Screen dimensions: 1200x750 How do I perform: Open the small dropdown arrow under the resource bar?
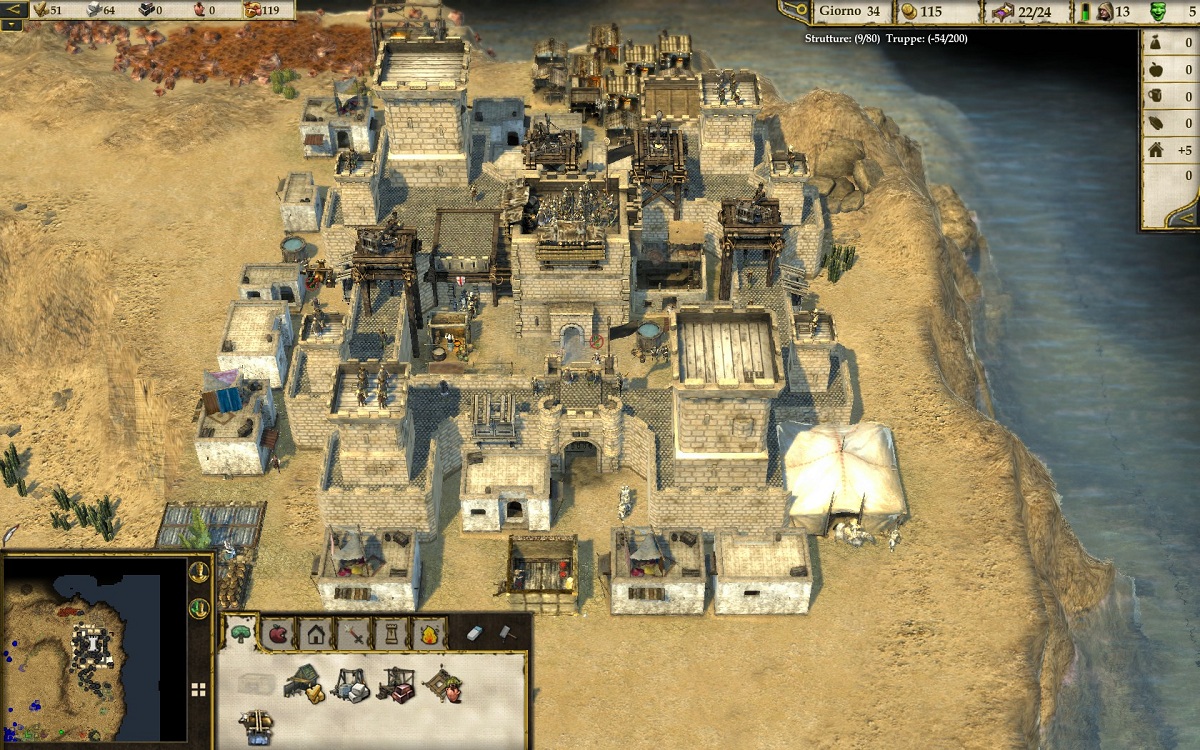click(x=11, y=26)
